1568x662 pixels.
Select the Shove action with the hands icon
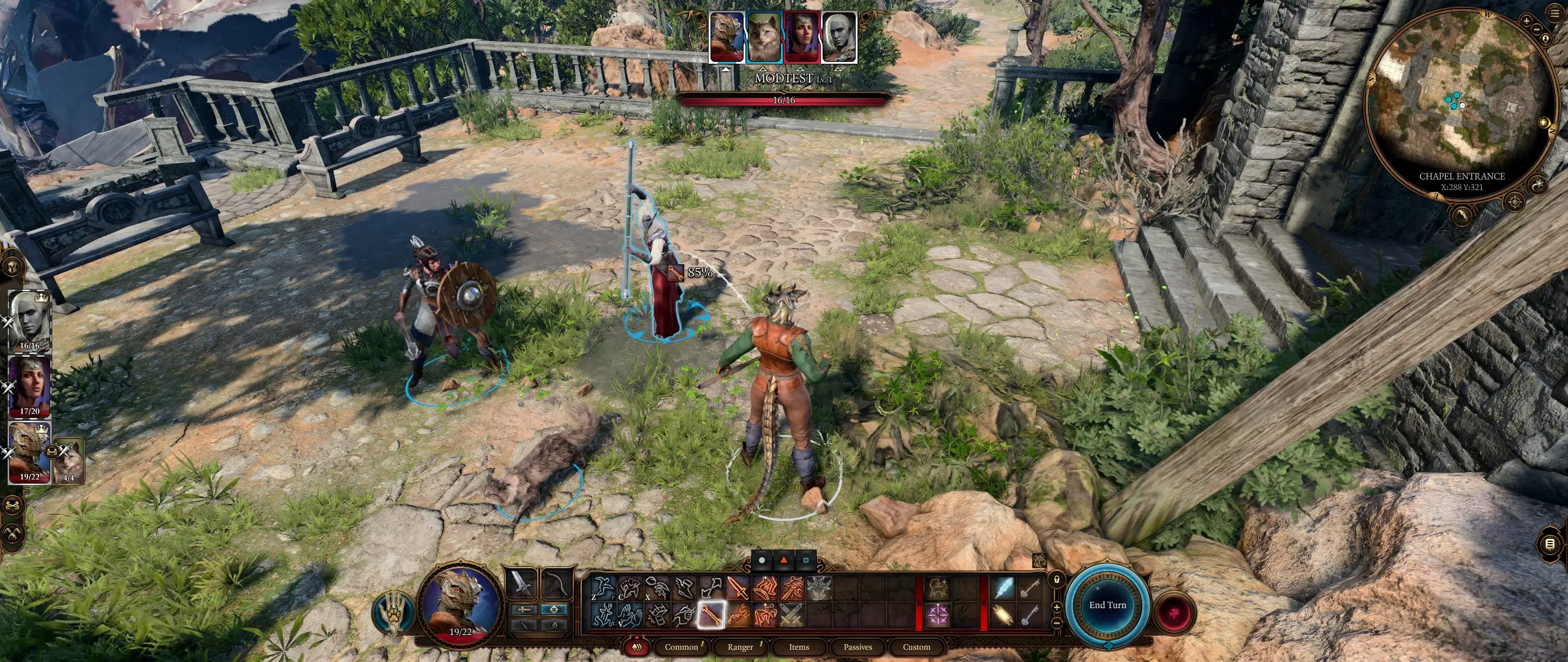[632, 616]
